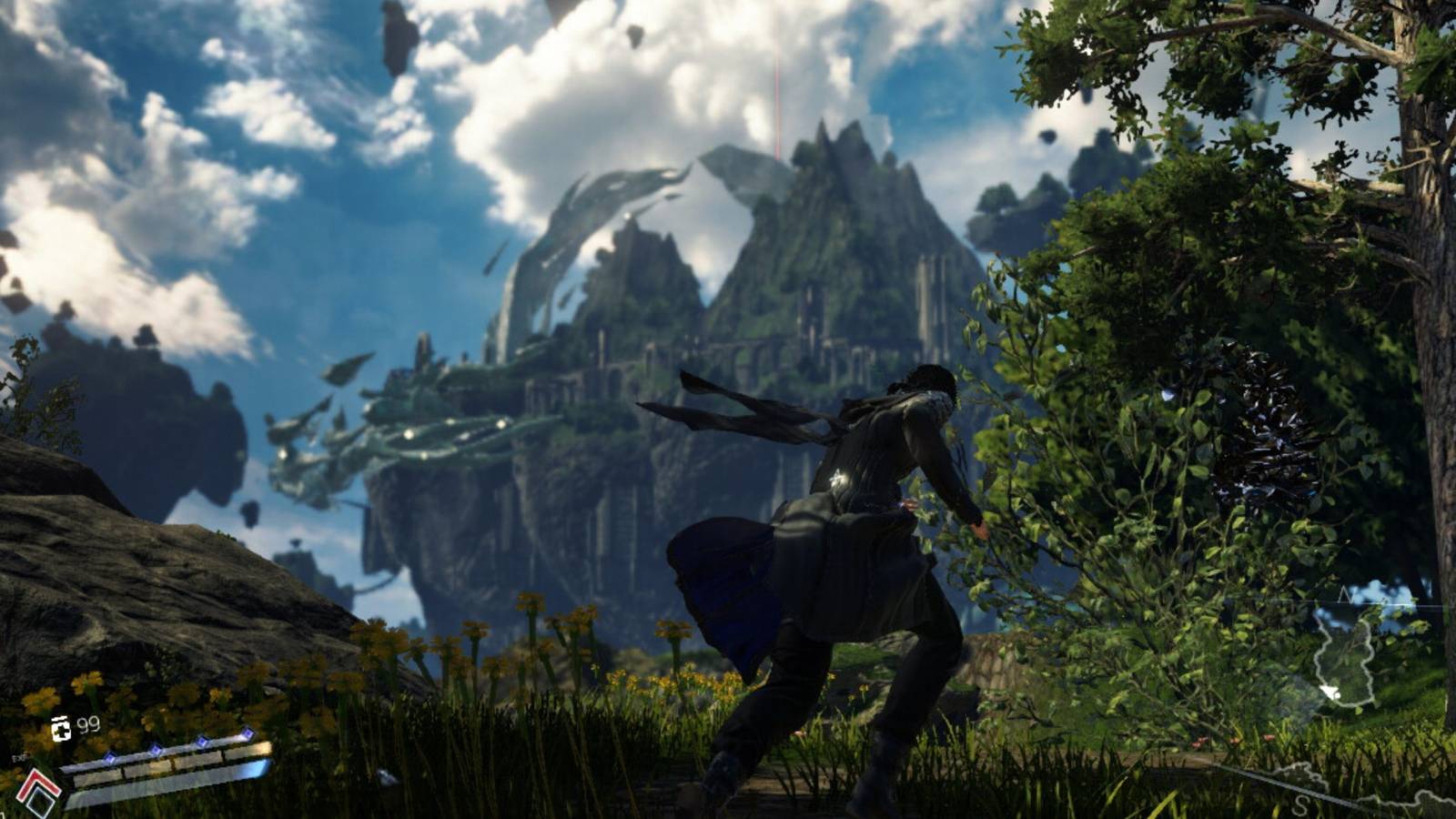Click the first blue diamond on the skill bar
1456x819 pixels.
point(110,758)
